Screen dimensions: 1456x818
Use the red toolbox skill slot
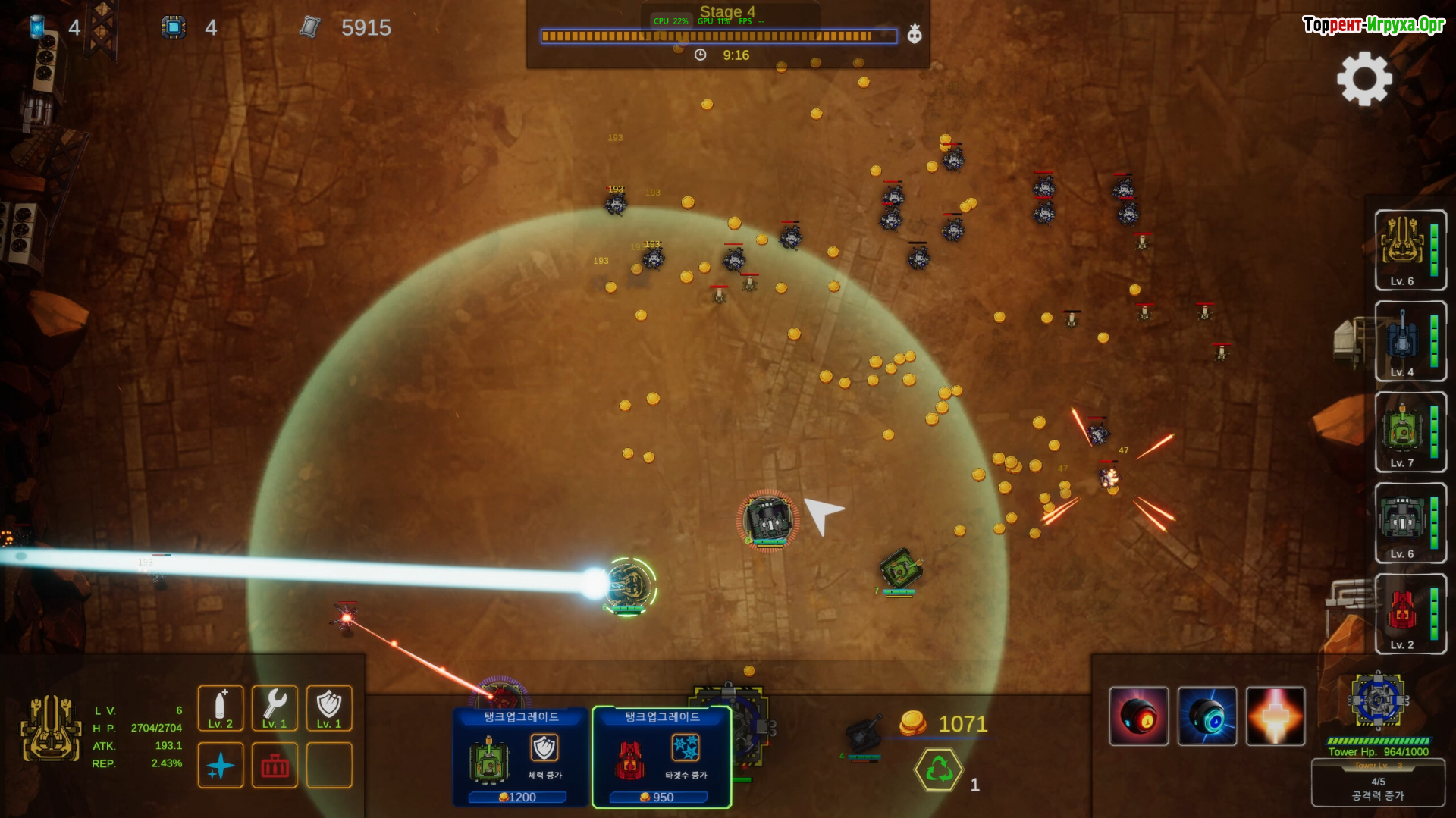pos(275,766)
